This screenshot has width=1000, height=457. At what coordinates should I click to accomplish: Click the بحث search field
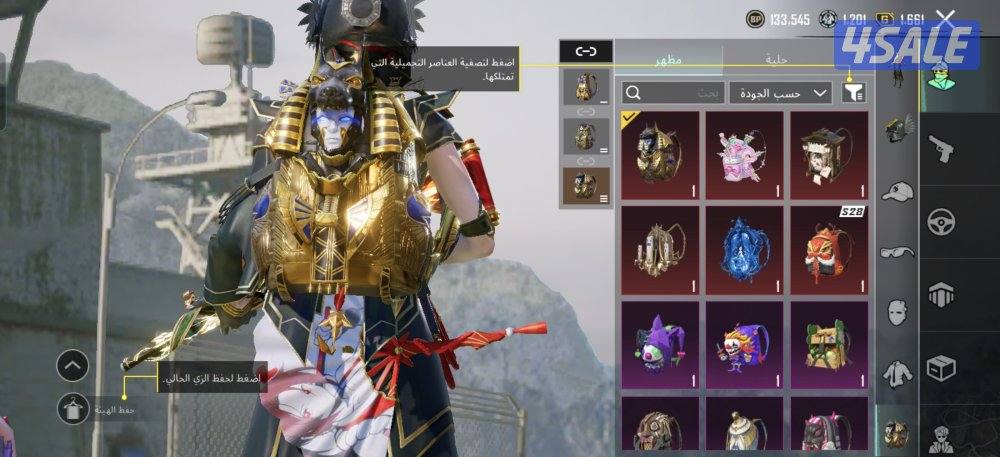[672, 93]
